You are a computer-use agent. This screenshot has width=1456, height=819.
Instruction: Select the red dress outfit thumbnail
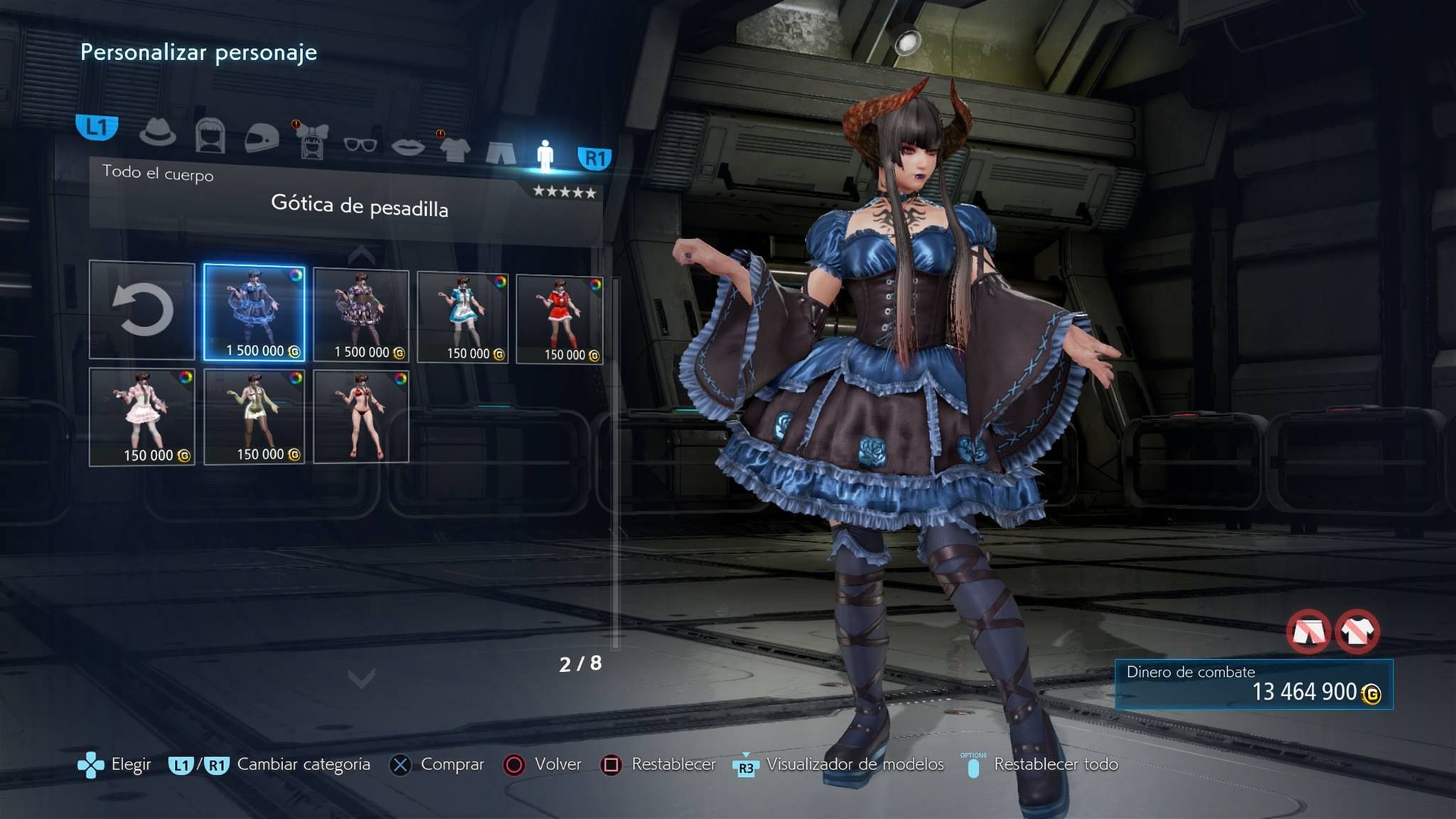560,320
